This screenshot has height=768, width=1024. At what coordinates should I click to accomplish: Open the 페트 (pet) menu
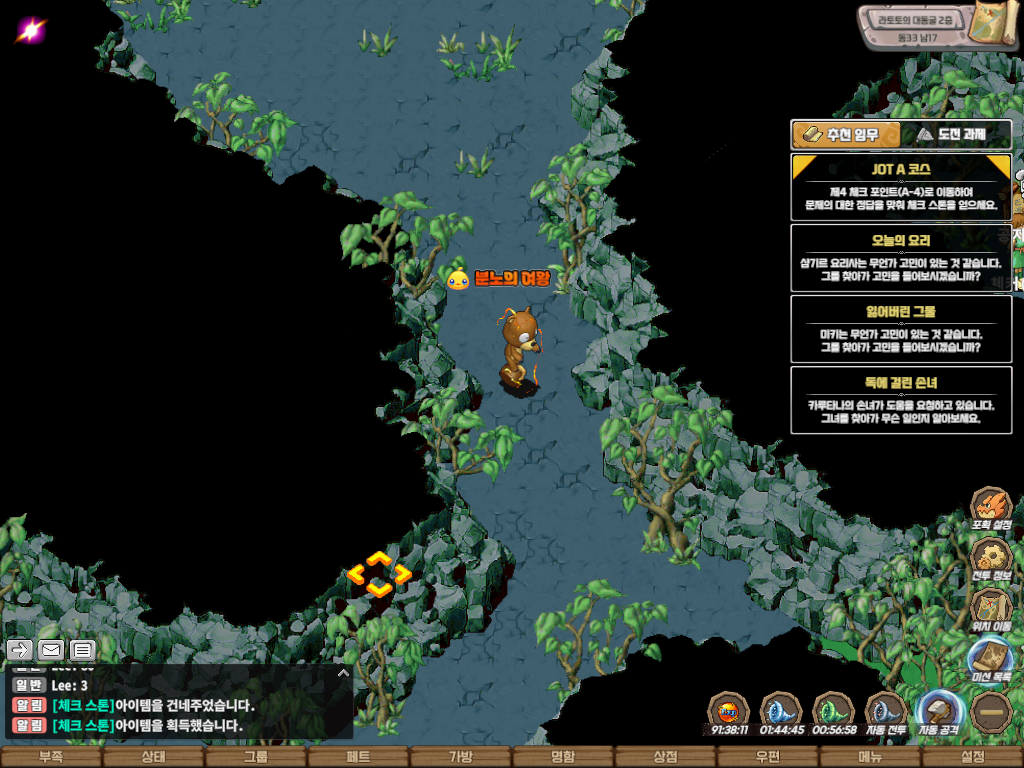click(x=358, y=757)
